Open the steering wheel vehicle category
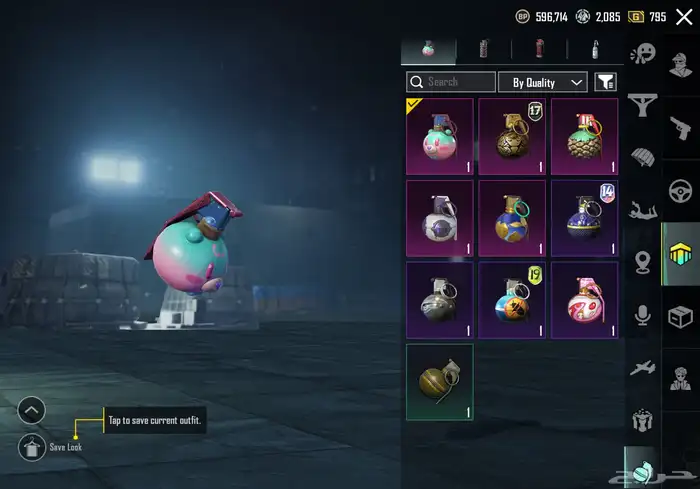Viewport: 700px width, 489px height. click(680, 190)
